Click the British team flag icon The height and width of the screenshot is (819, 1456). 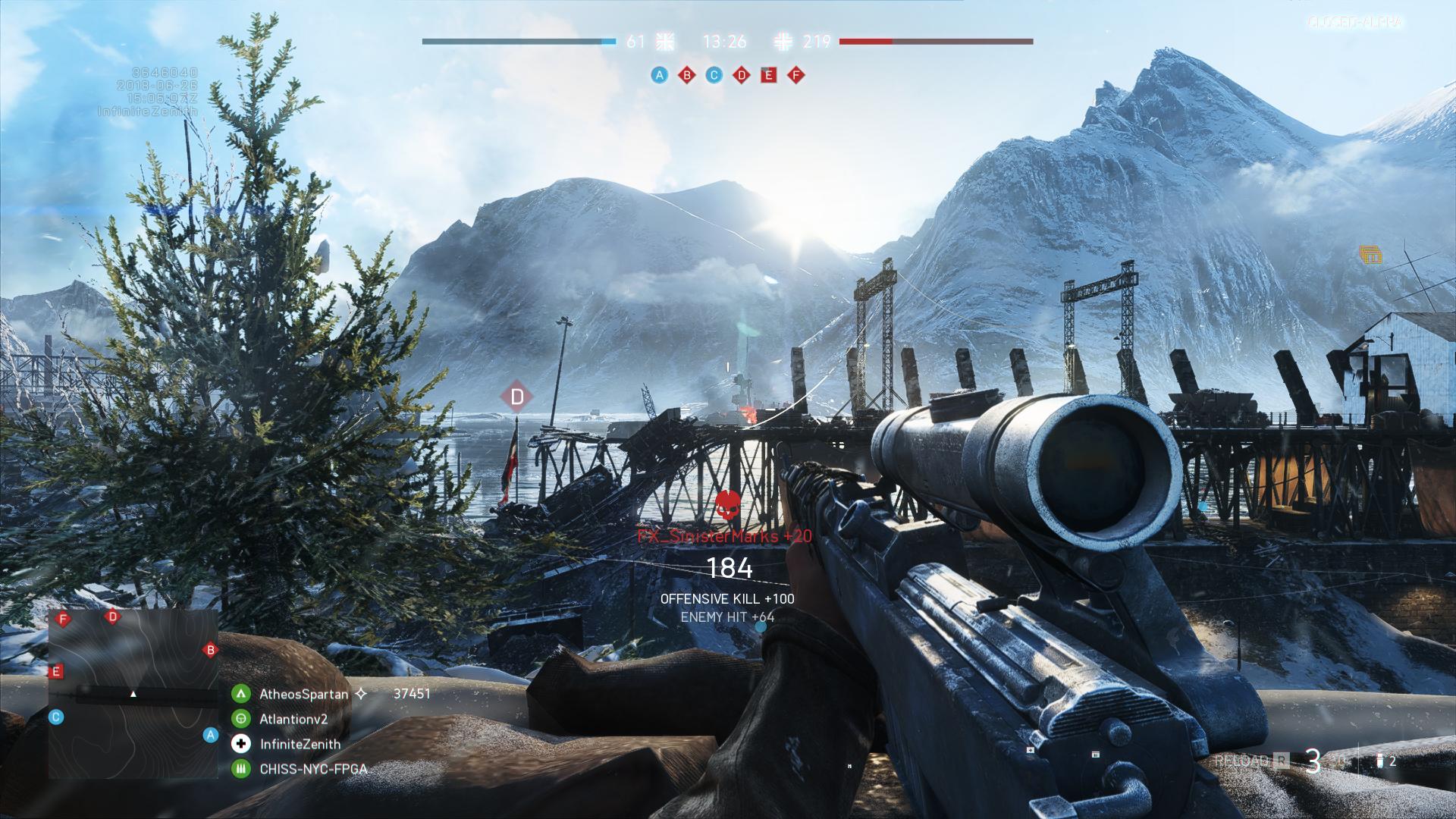coord(665,42)
